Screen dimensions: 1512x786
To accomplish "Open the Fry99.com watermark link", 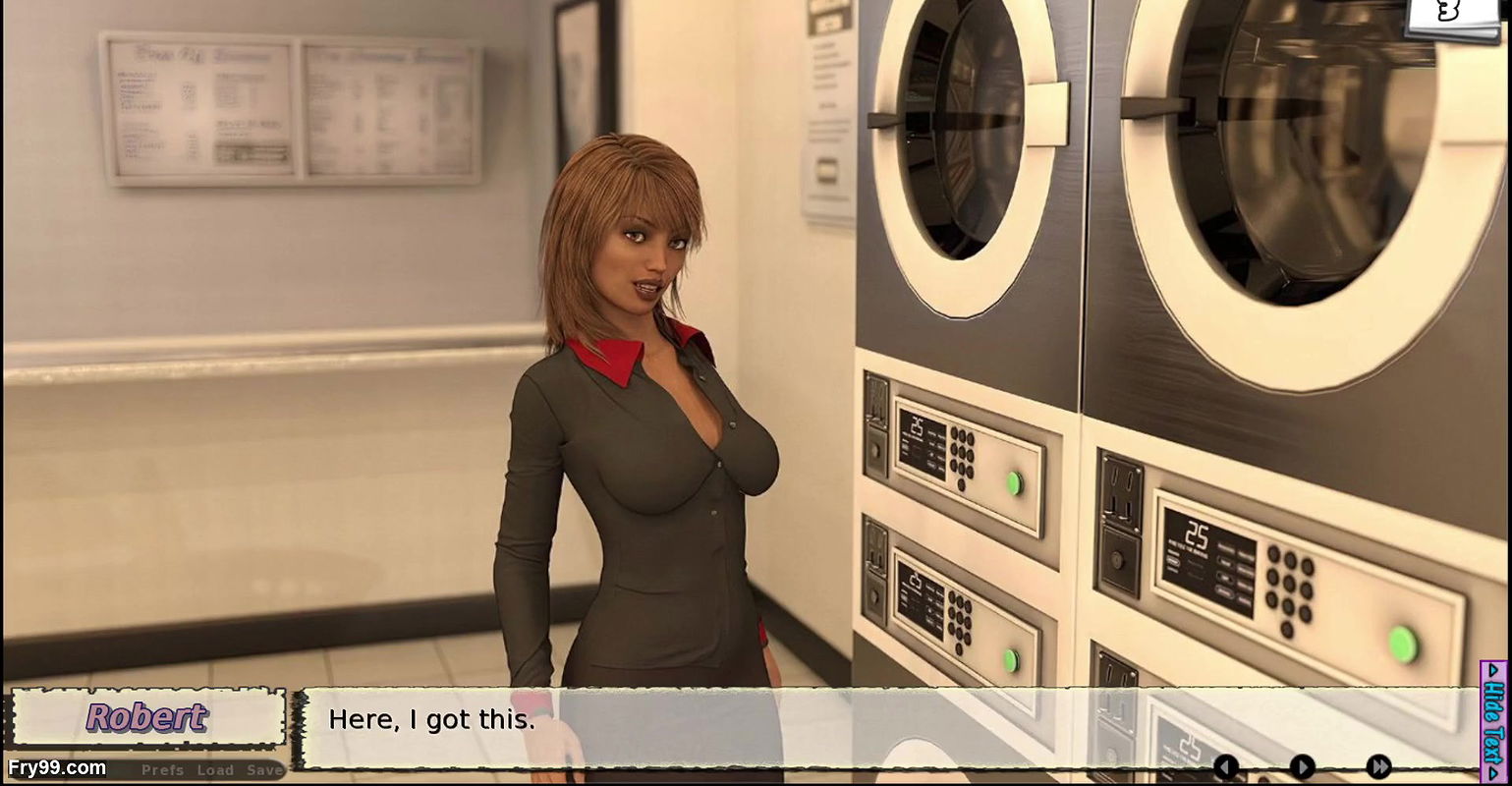I will point(56,766).
